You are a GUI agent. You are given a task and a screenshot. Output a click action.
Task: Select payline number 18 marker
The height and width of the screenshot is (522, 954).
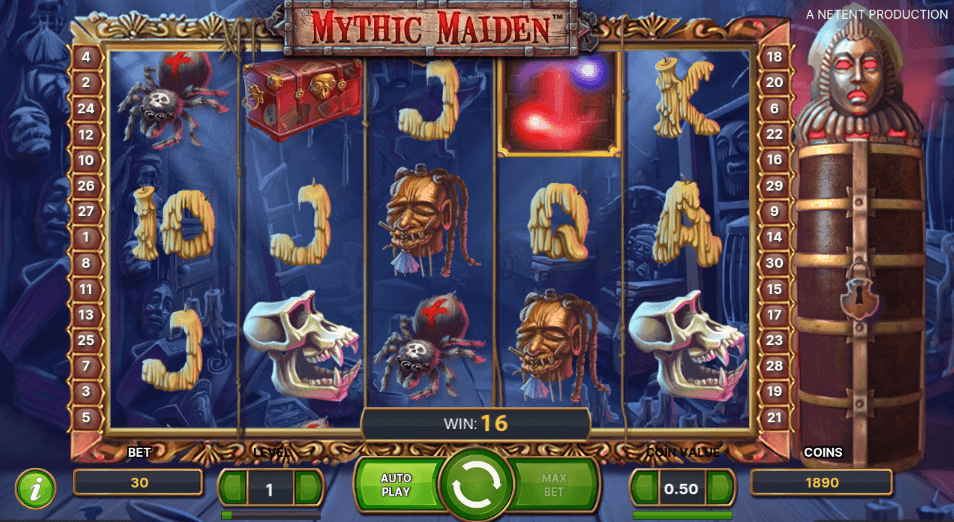773,57
